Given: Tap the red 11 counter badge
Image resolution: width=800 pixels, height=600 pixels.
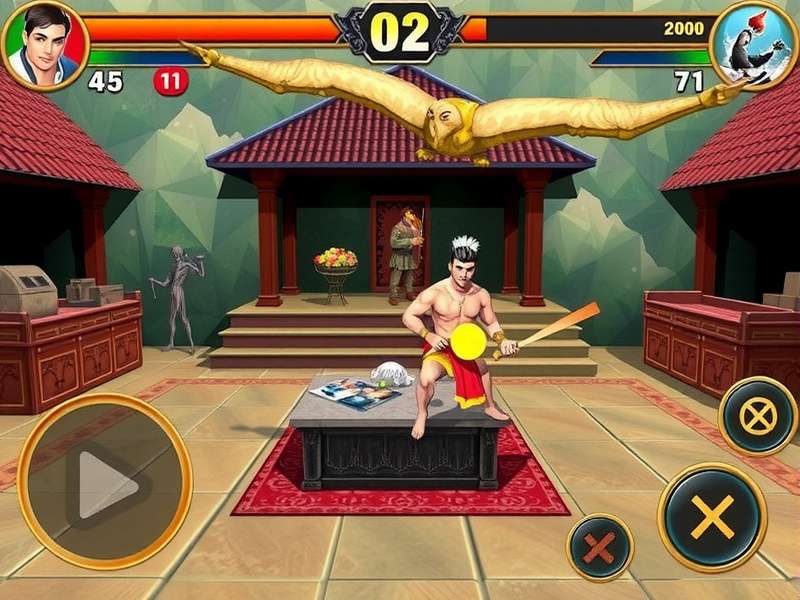Looking at the screenshot, I should tap(171, 81).
